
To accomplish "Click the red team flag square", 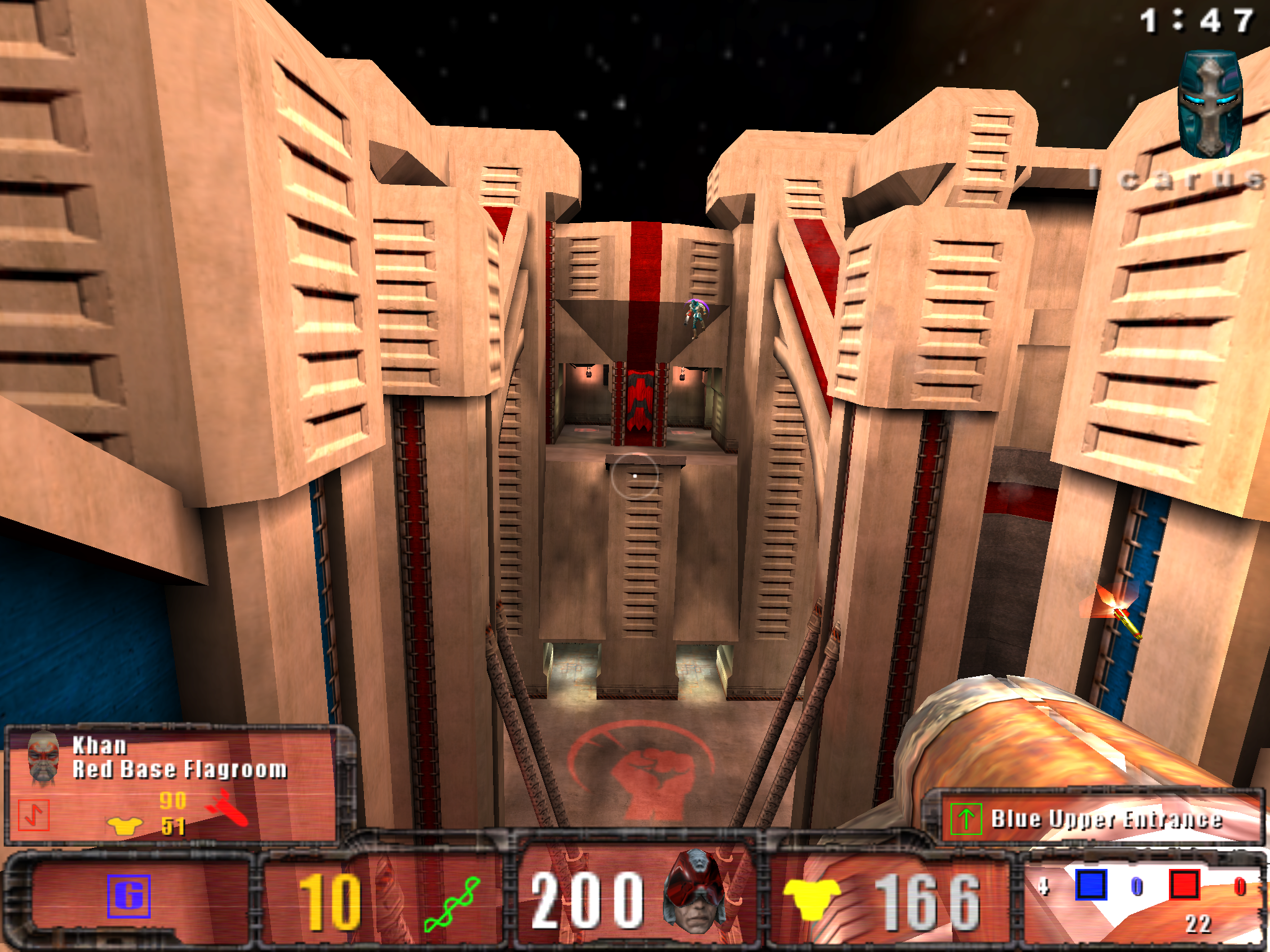I will tap(1184, 884).
